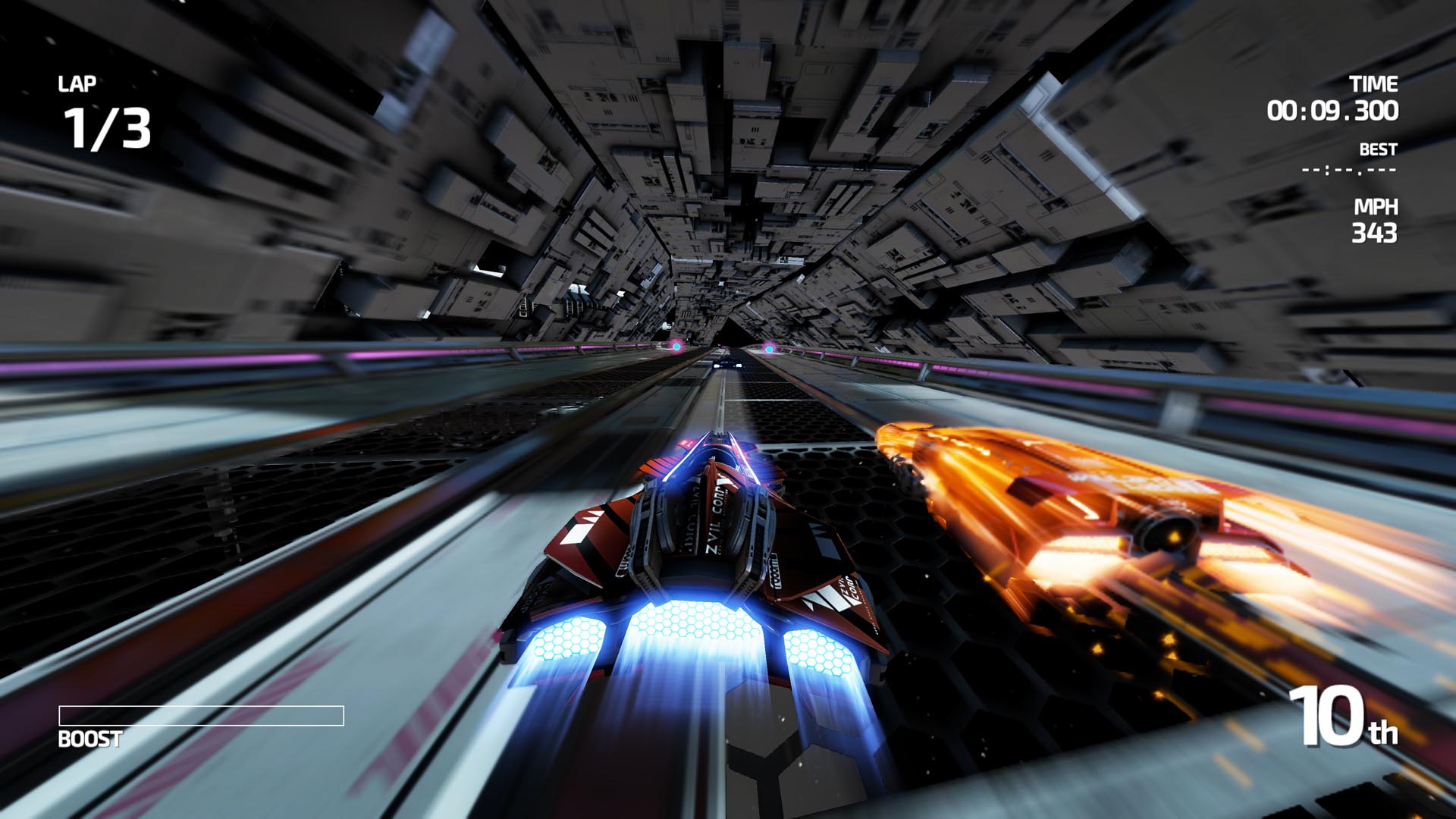Click the distant ship ahead on the track

[727, 363]
